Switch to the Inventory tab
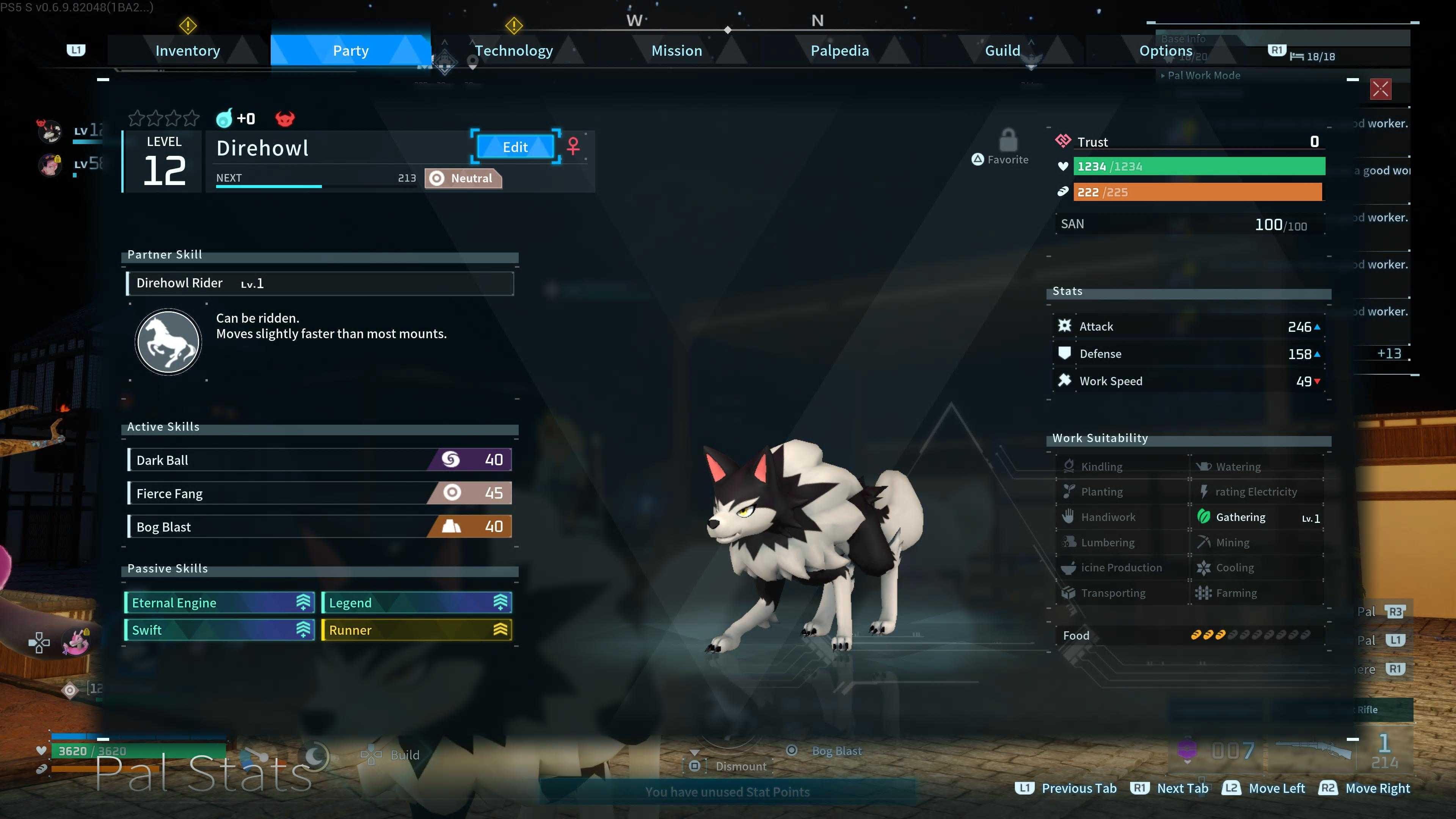The height and width of the screenshot is (819, 1456). (188, 51)
